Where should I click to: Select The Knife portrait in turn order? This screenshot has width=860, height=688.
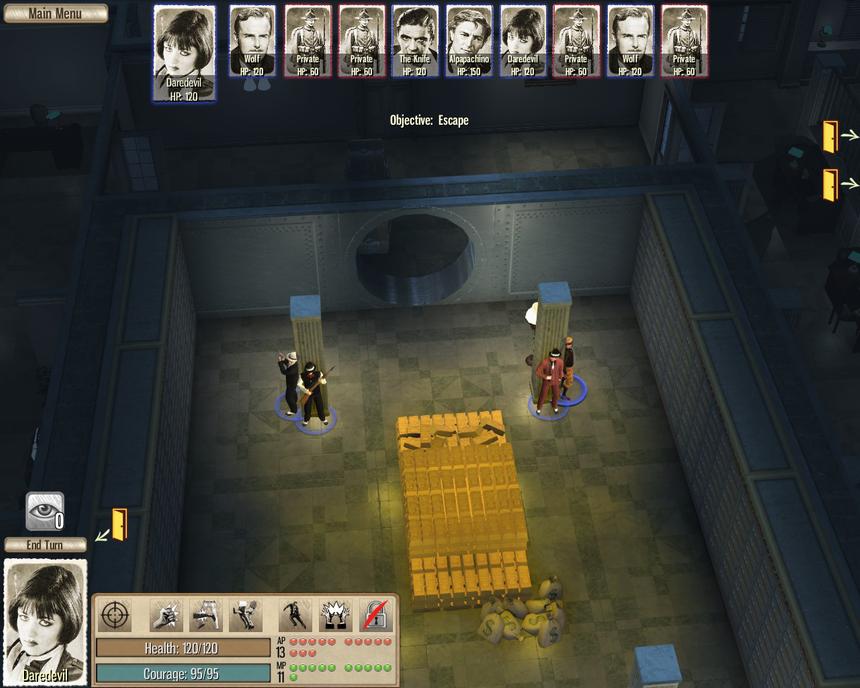(x=415, y=40)
